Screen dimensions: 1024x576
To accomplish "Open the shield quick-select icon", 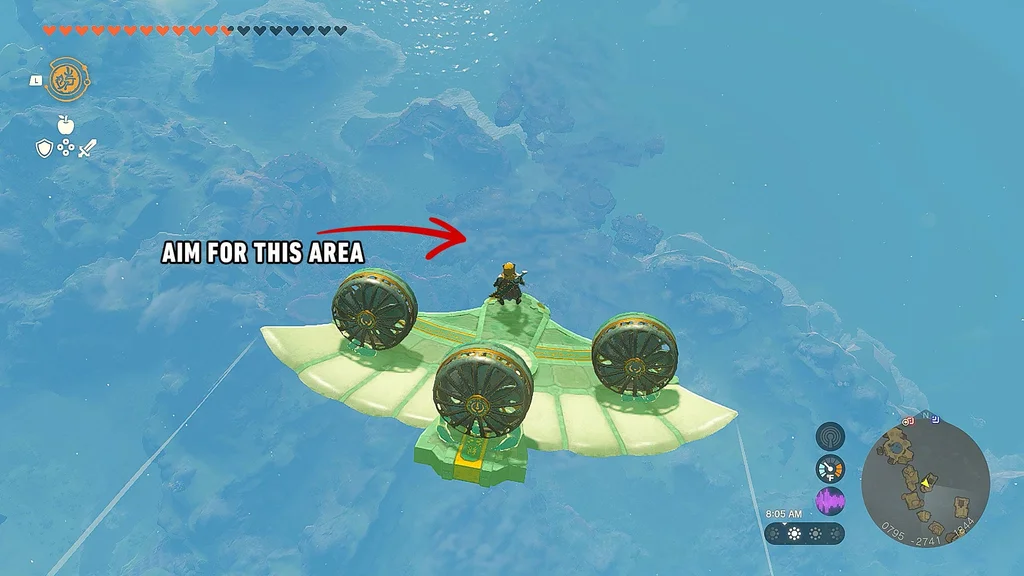I will pyautogui.click(x=44, y=149).
